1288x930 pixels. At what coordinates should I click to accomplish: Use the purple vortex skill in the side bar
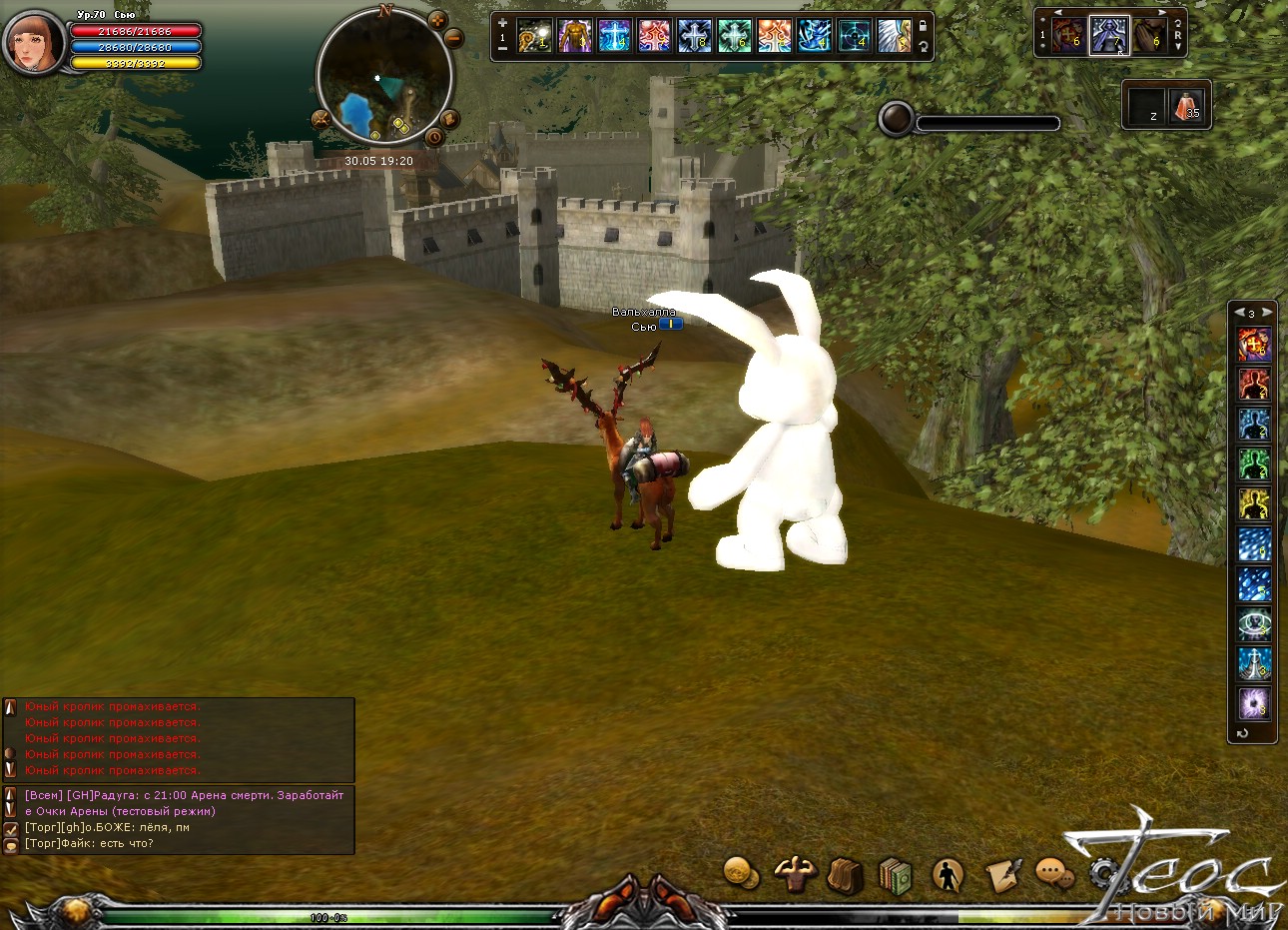(x=1254, y=703)
